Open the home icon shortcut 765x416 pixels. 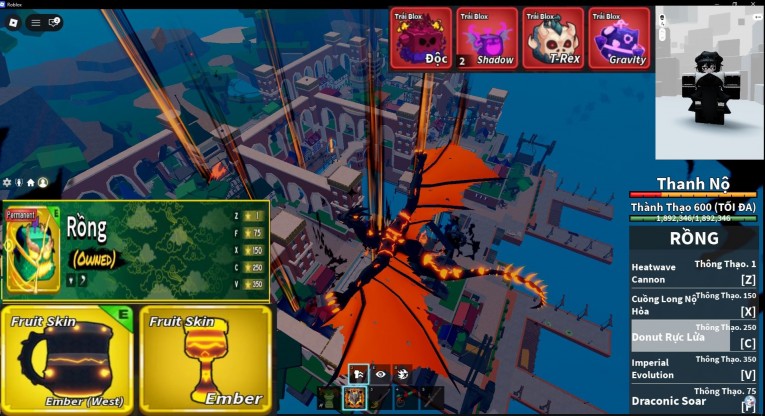(30, 183)
